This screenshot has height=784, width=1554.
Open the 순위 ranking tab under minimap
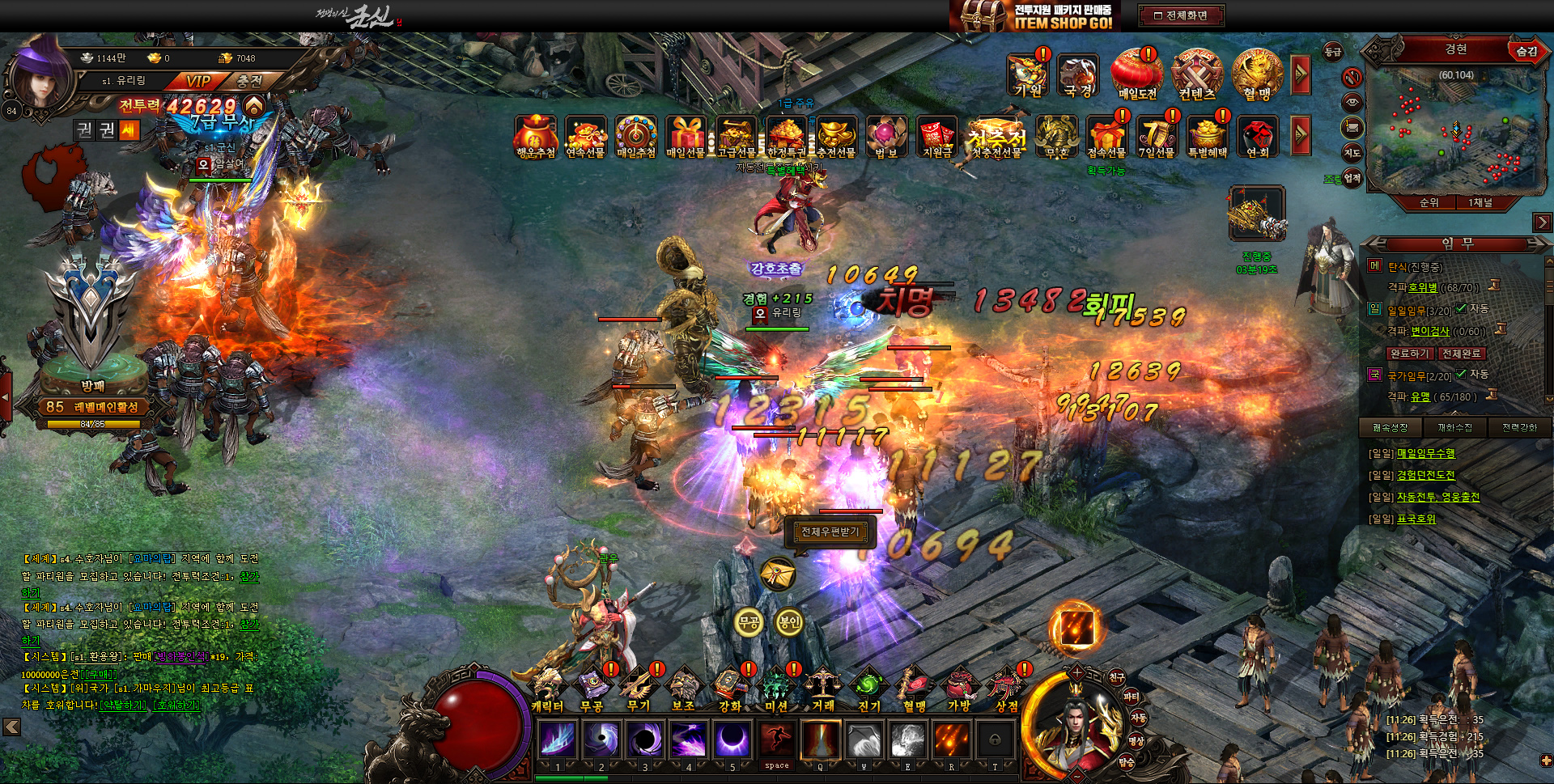click(x=1429, y=203)
